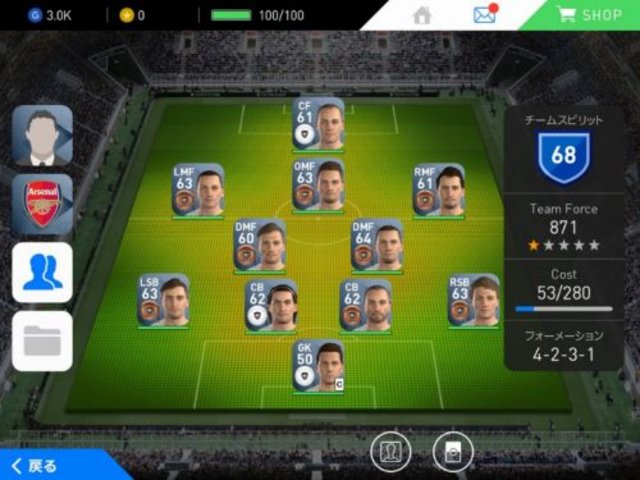Image resolution: width=640 pixels, height=480 pixels.
Task: Choose the LMF player card
Action: coord(197,190)
